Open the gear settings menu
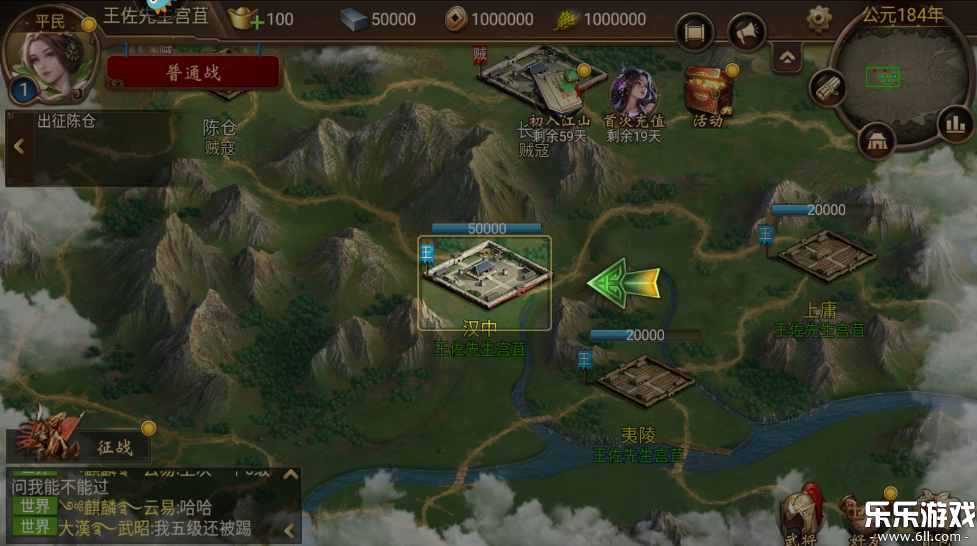 820,17
